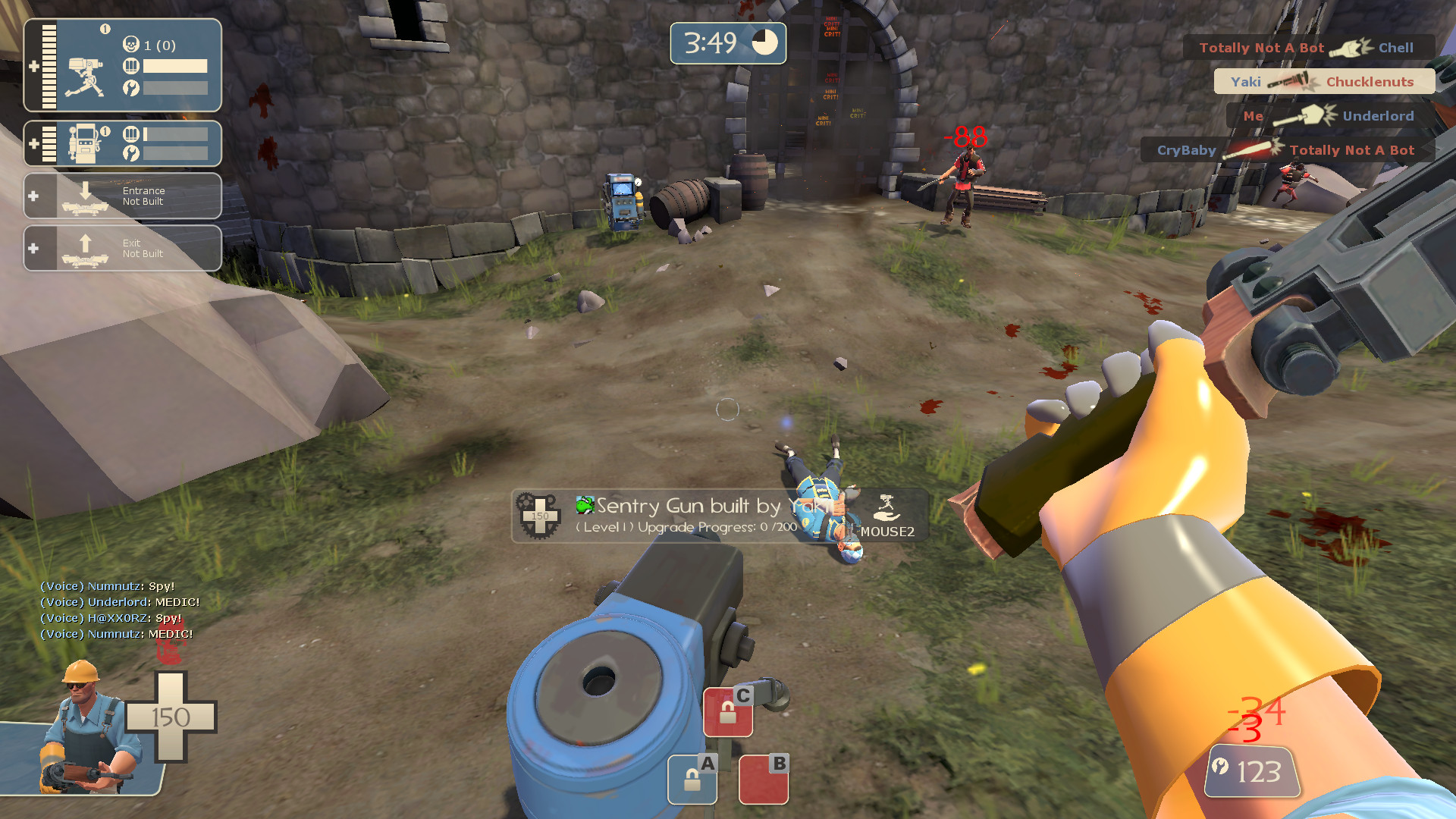
Task: Expand the Exit panel via its plus icon
Action: click(x=33, y=248)
